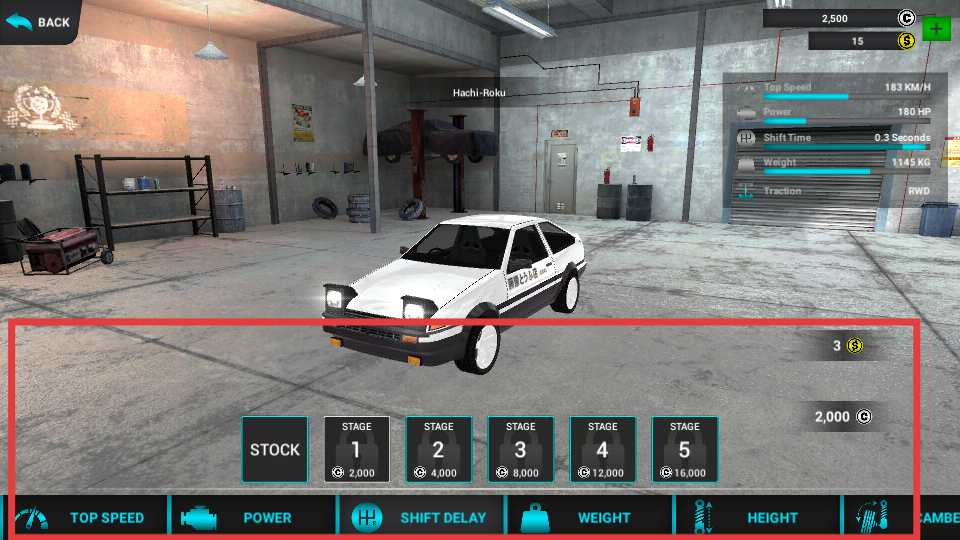Select Stage 4 upgrade for 12,000

pos(603,449)
